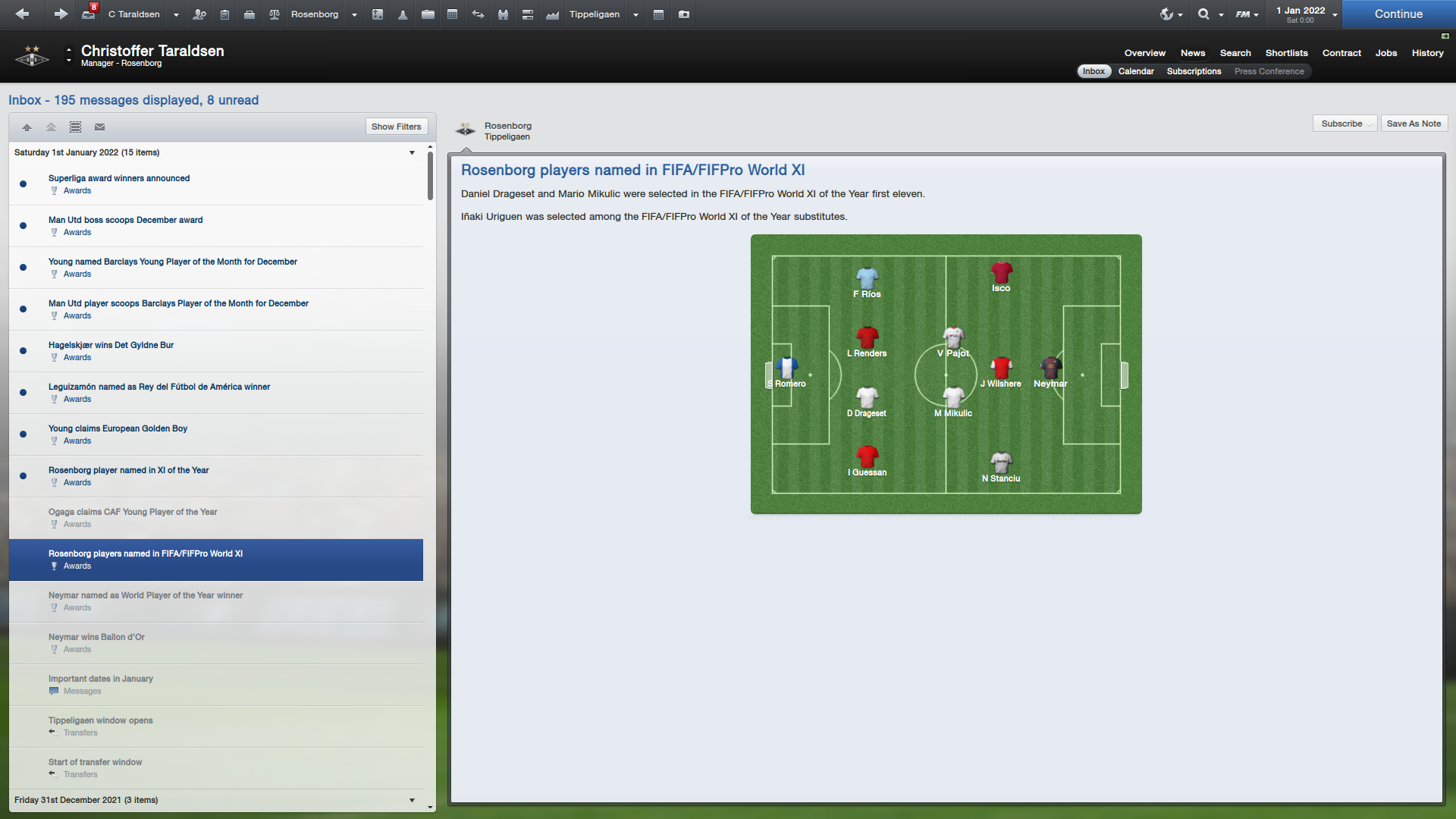This screenshot has width=1456, height=819.
Task: Select Young claims European Golden Boy message
Action: 118,428
